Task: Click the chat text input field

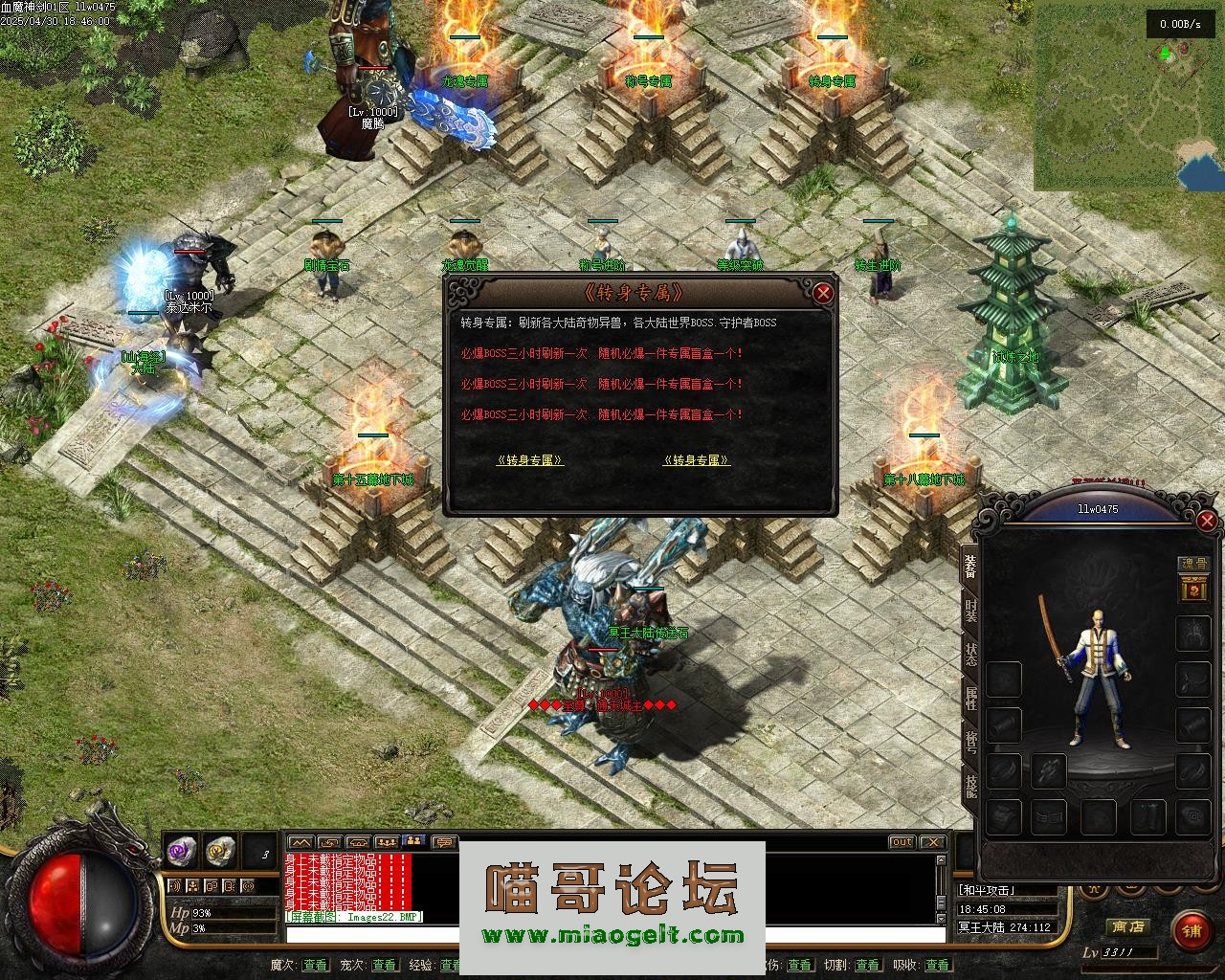Action: point(373,935)
